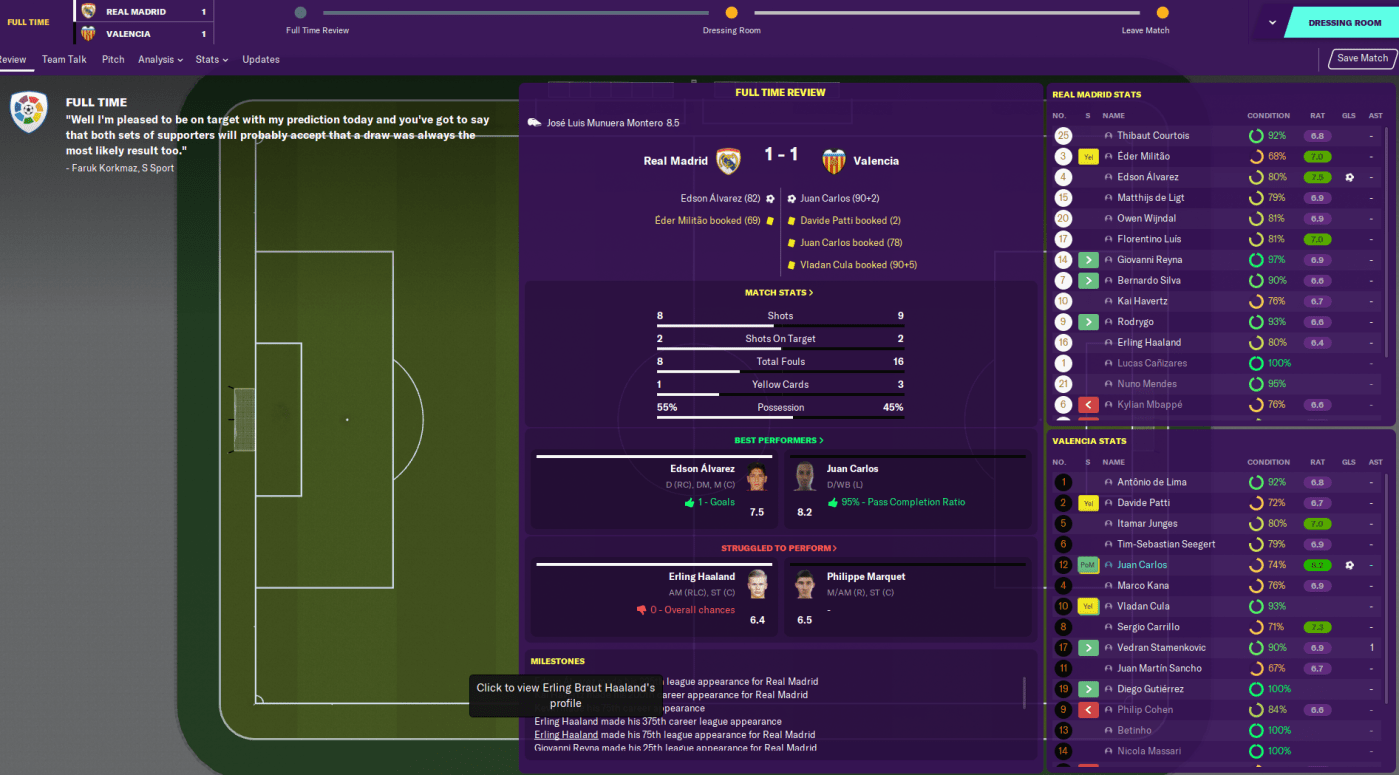Screen dimensions: 1399x775
Task: Open the Pitch tab
Action: click(113, 60)
